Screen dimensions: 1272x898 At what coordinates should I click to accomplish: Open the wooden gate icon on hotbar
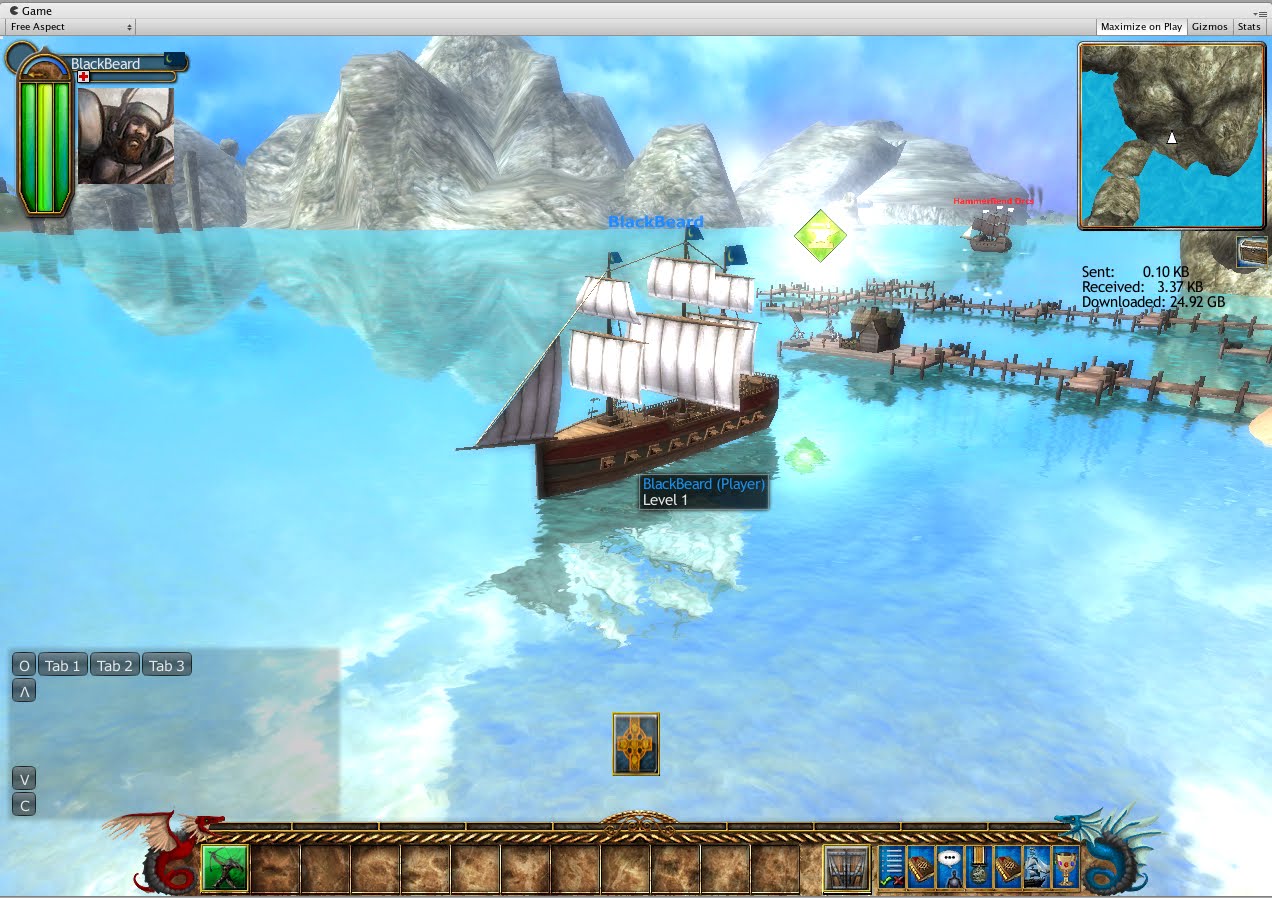point(846,868)
